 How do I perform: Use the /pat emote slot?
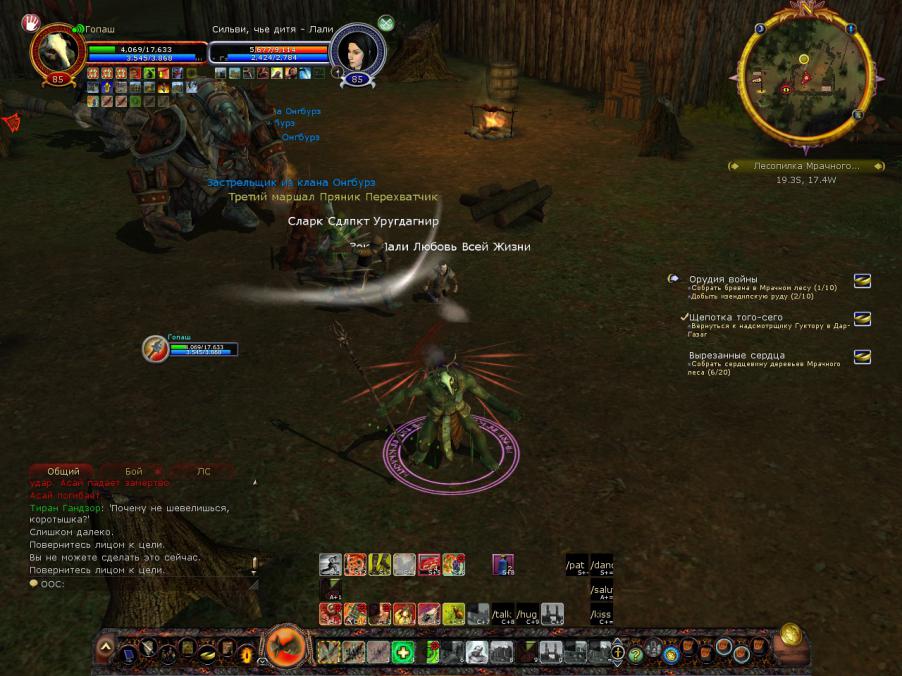coord(576,565)
